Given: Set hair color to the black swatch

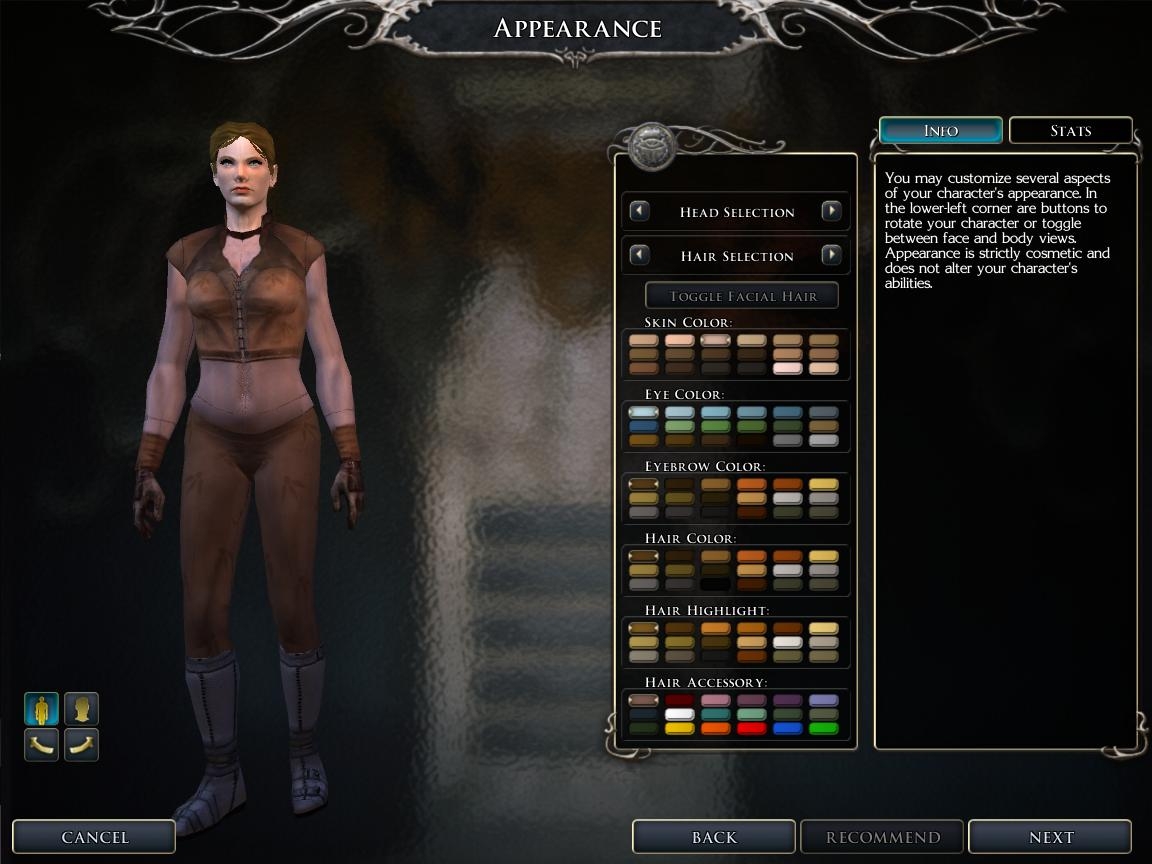Looking at the screenshot, I should click(716, 584).
